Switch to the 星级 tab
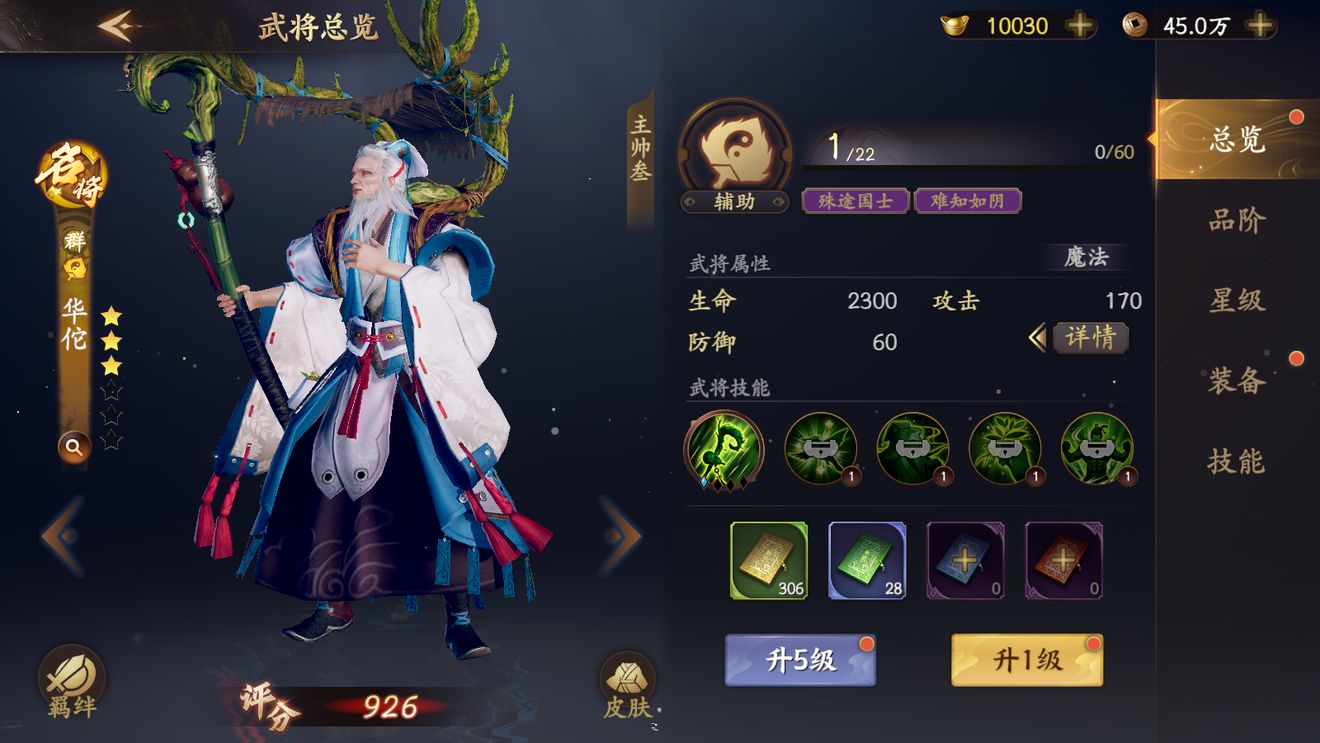 (x=1237, y=300)
